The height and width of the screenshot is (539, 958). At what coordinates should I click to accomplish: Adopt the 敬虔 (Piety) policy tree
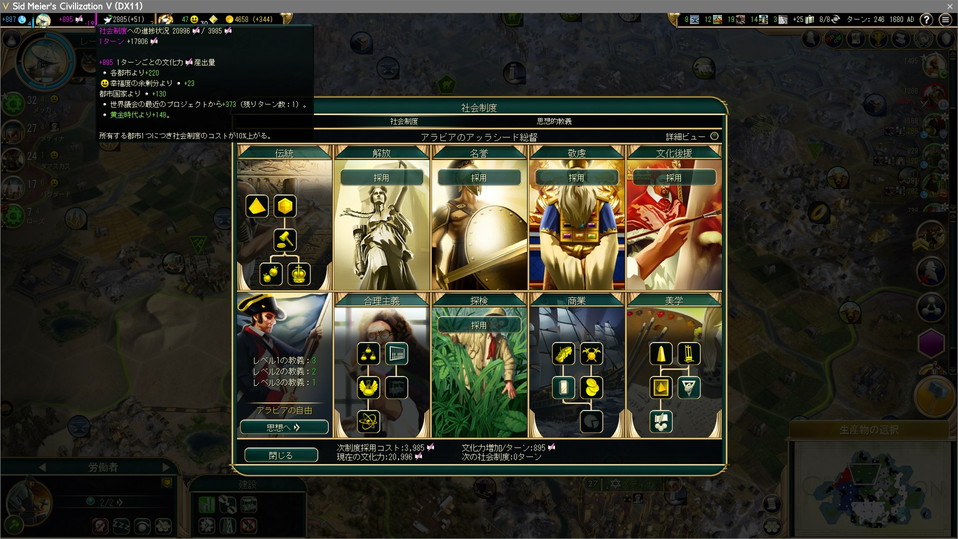click(x=576, y=177)
